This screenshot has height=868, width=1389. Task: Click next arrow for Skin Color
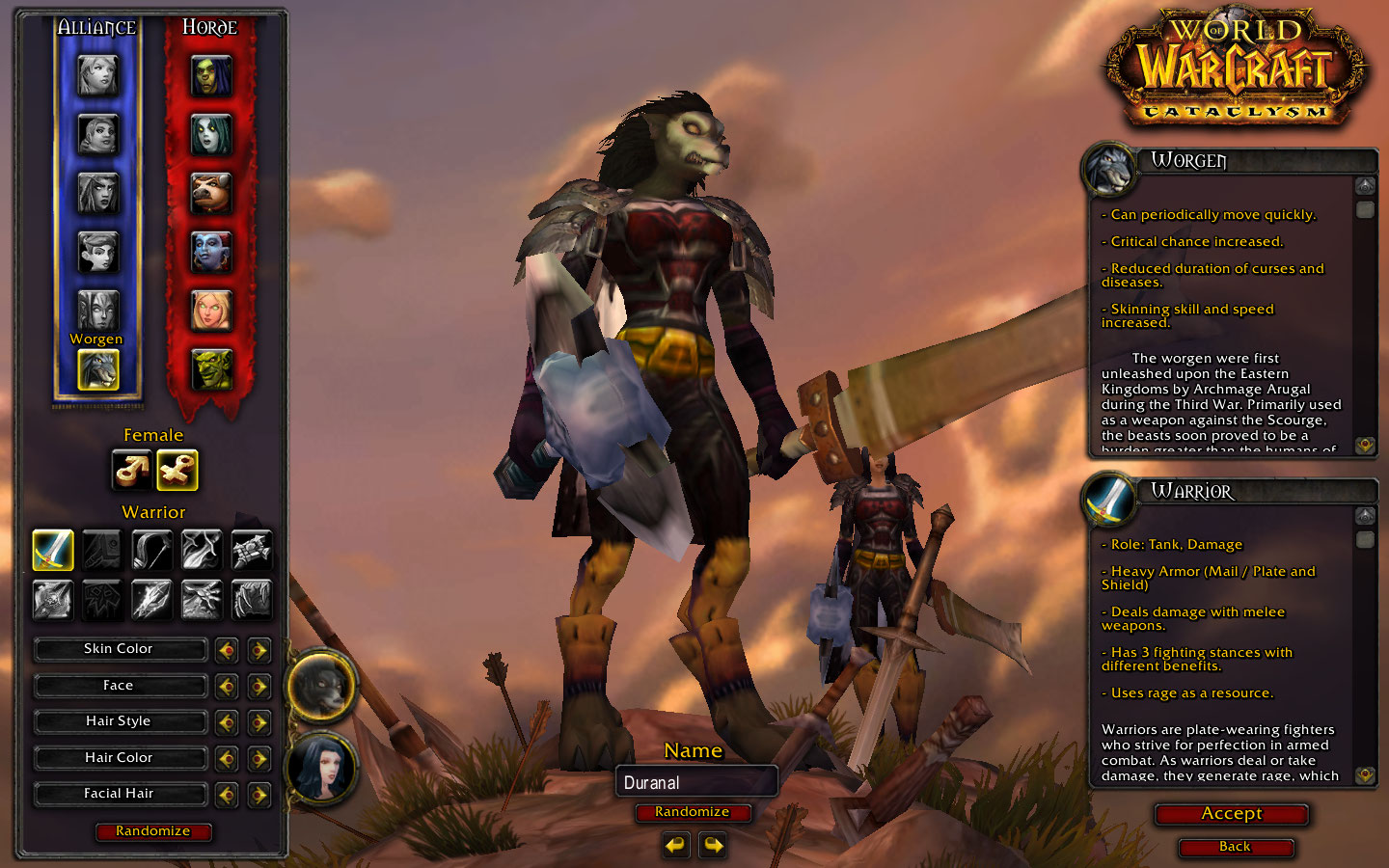(259, 650)
